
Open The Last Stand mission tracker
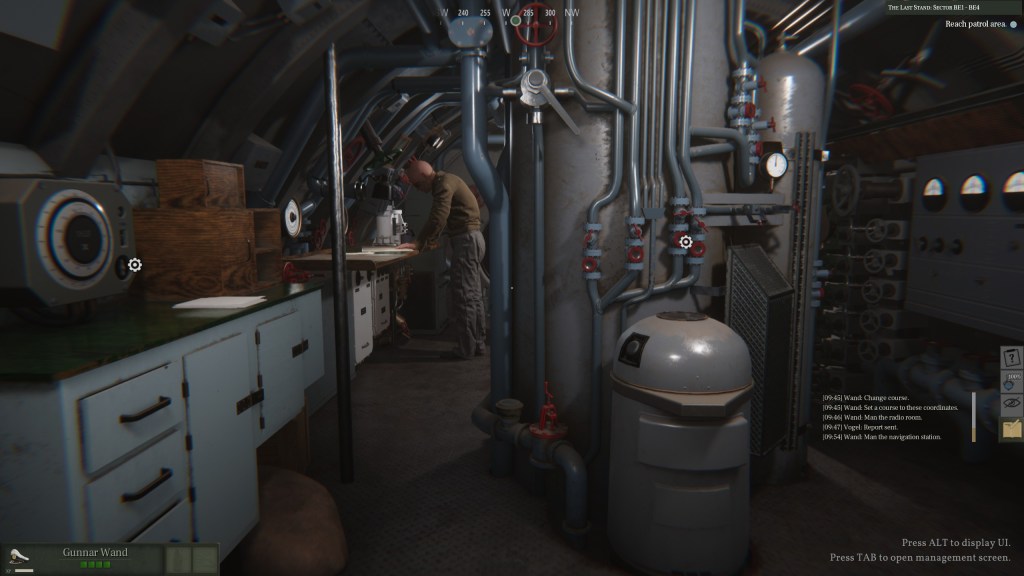[x=952, y=8]
